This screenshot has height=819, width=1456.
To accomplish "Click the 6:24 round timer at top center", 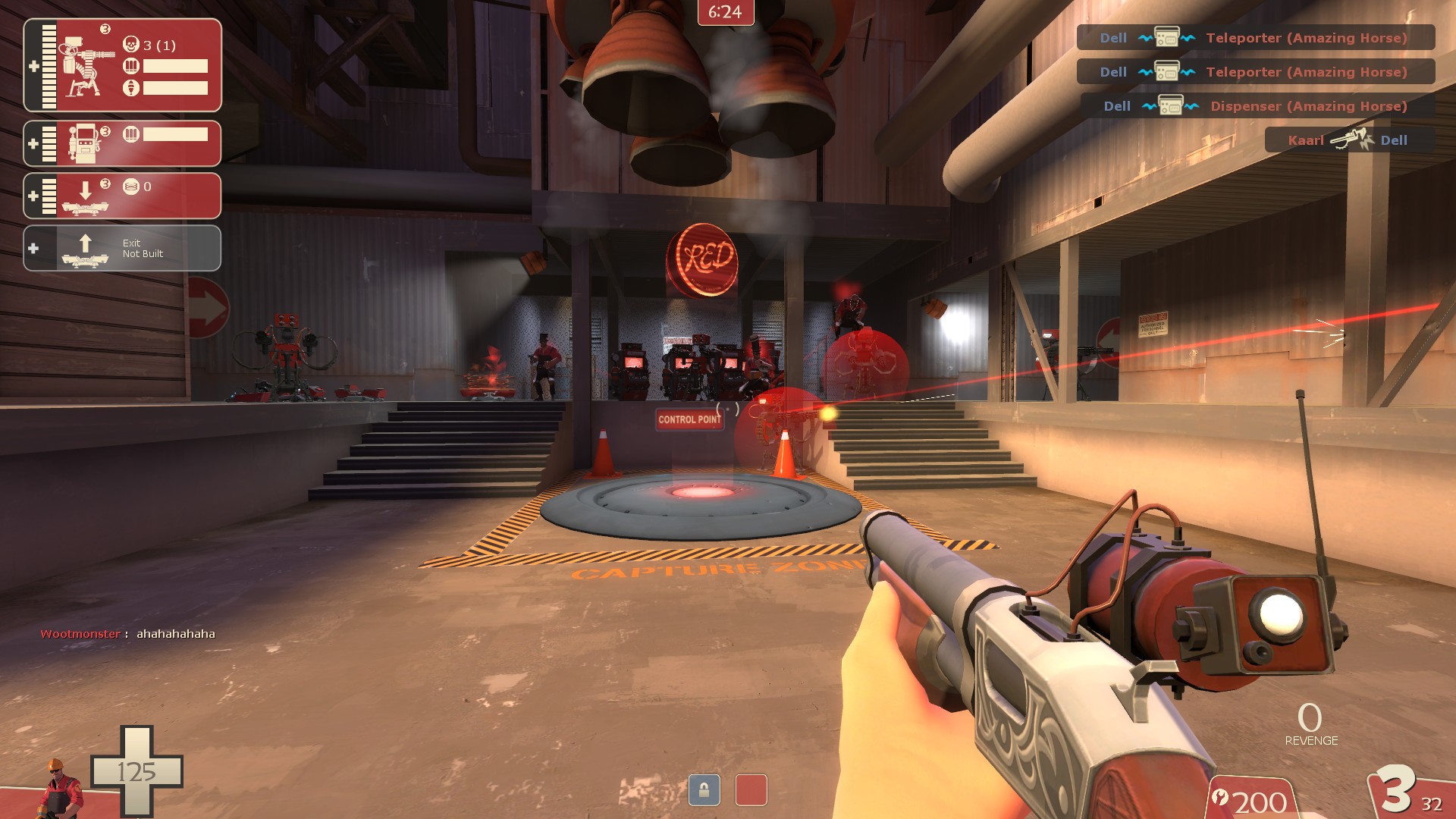I will click(x=726, y=13).
